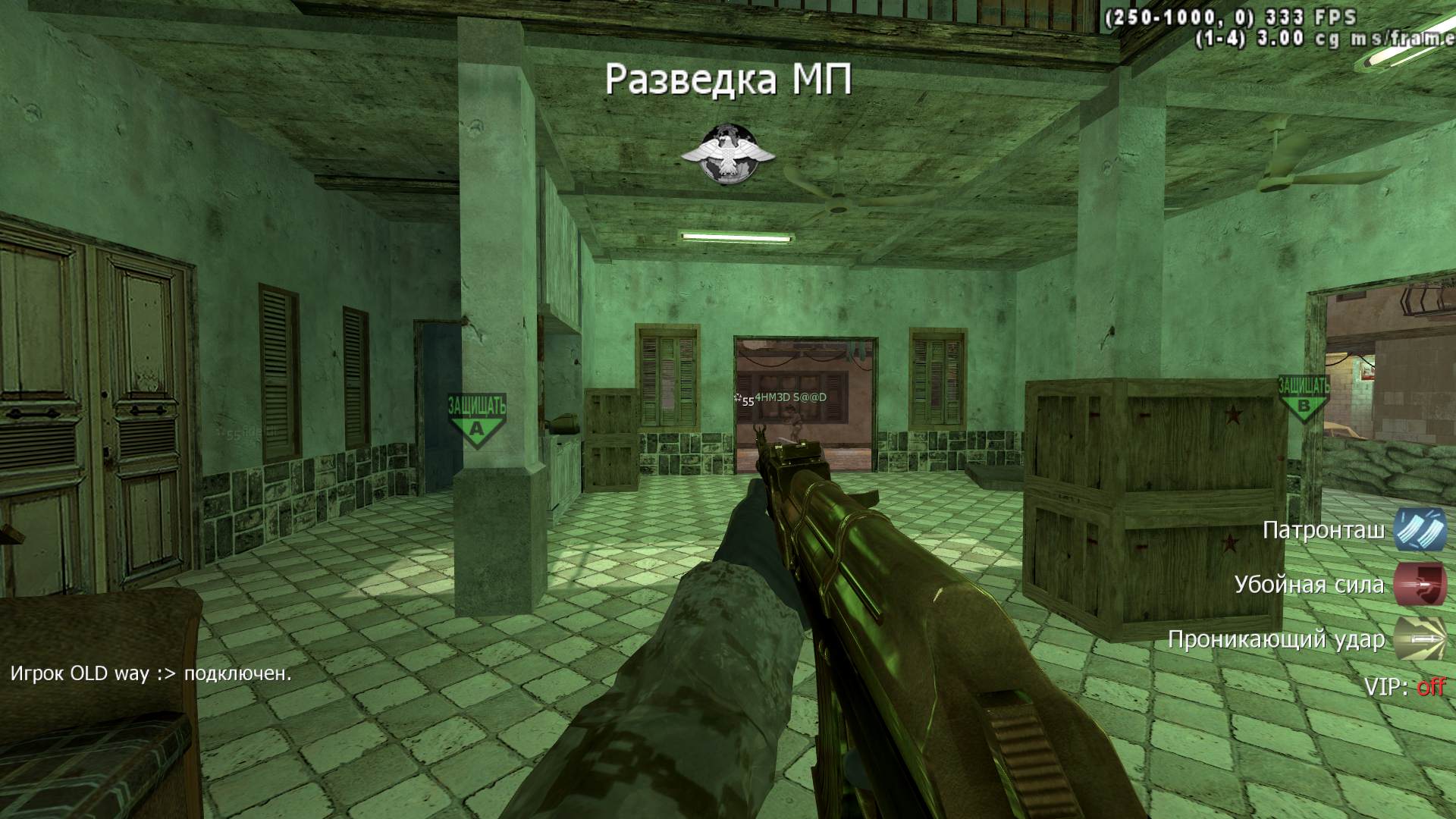Select the Убойная сила perk icon
The height and width of the screenshot is (819, 1456).
click(1420, 584)
